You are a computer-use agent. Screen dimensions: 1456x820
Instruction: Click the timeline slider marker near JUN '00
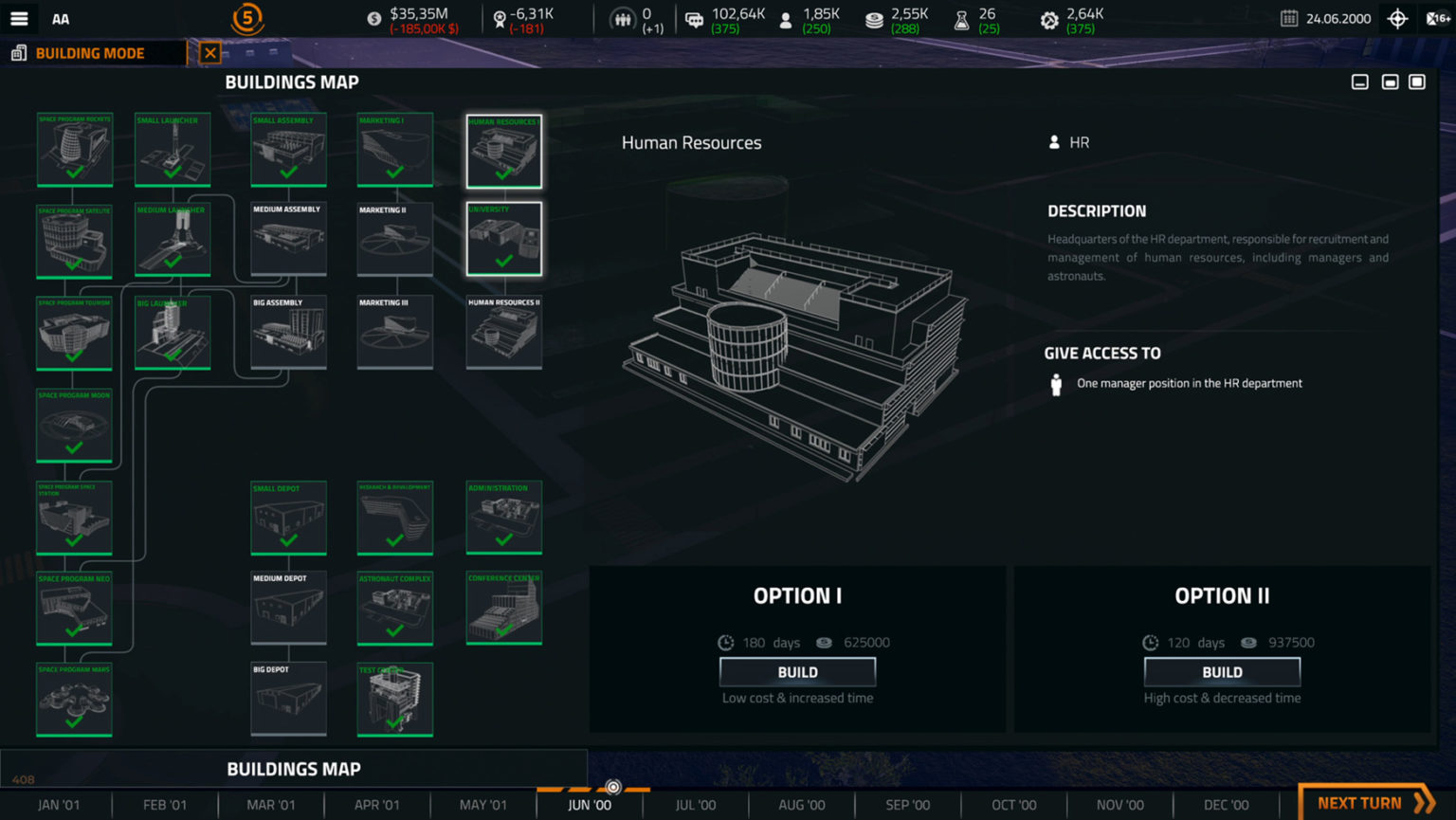click(614, 787)
